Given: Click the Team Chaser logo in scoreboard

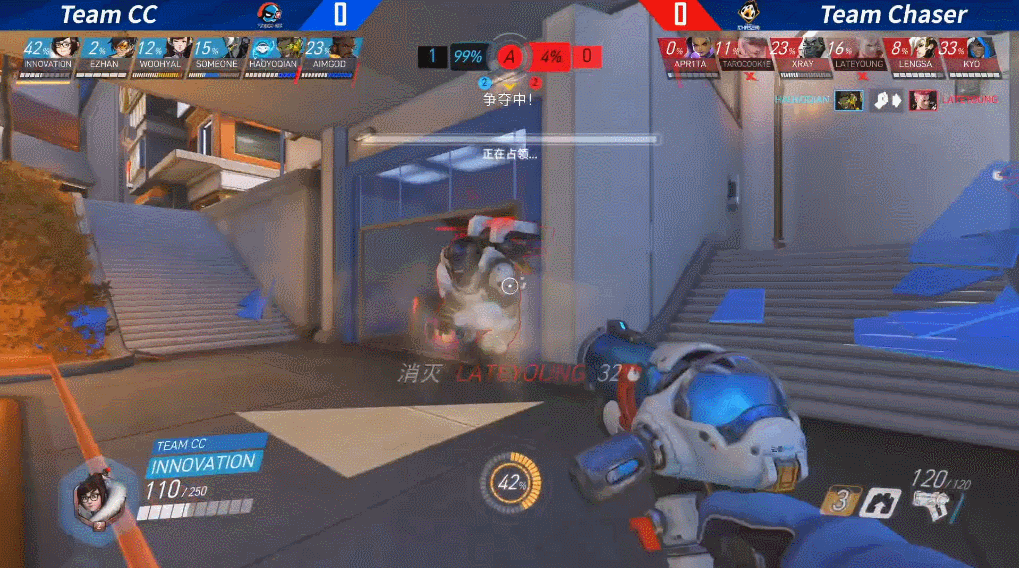Looking at the screenshot, I should [x=748, y=14].
